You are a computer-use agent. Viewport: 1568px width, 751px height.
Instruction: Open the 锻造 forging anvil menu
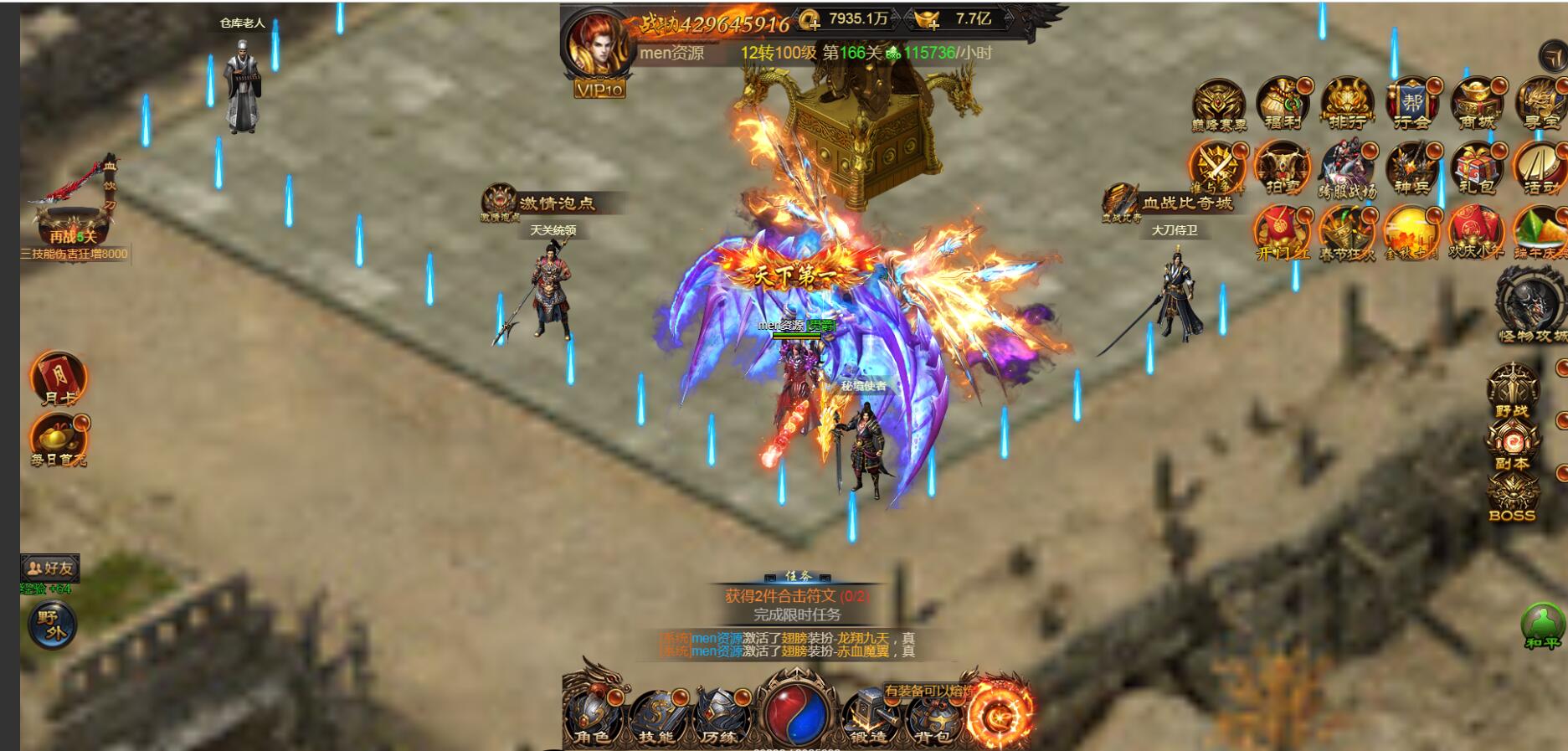868,717
